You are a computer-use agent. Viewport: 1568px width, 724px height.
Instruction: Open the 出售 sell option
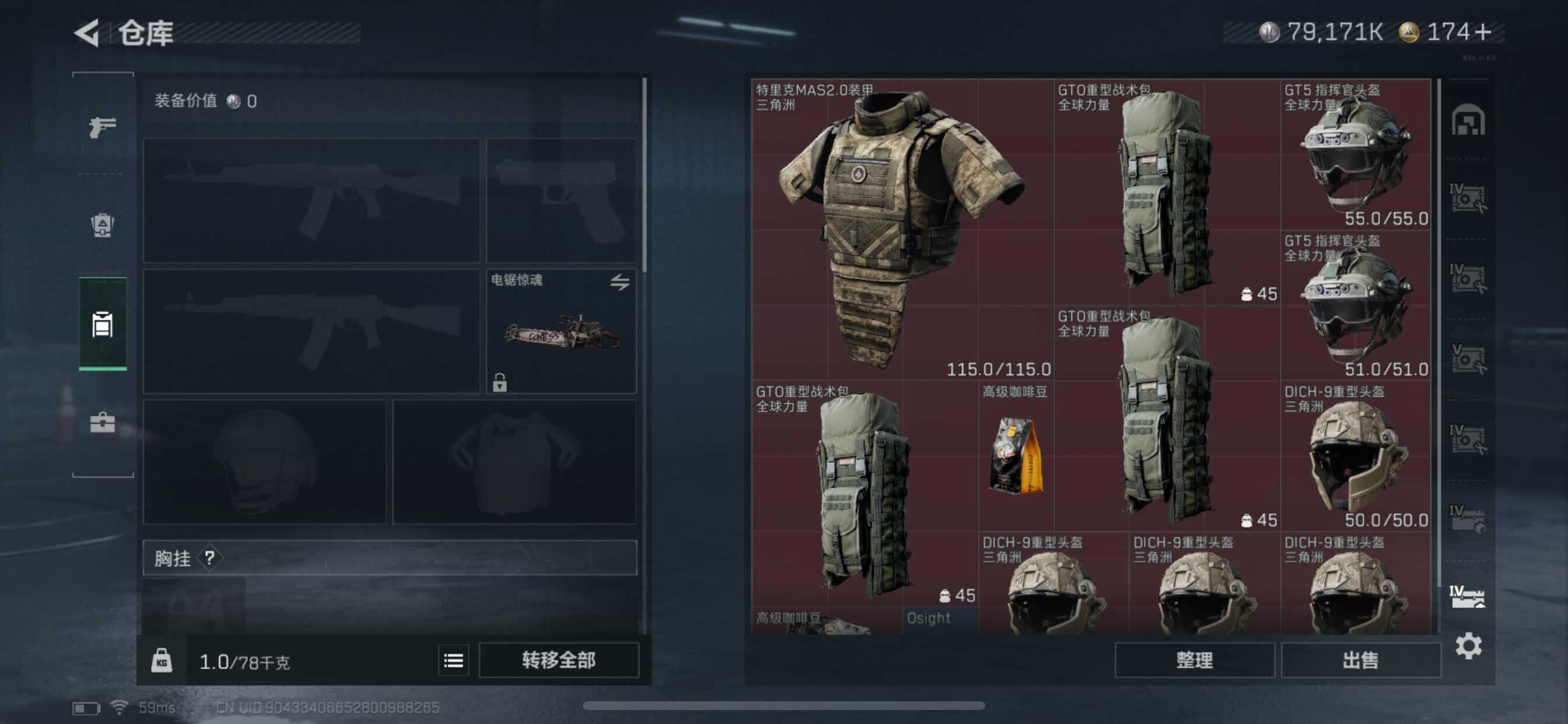[1360, 659]
